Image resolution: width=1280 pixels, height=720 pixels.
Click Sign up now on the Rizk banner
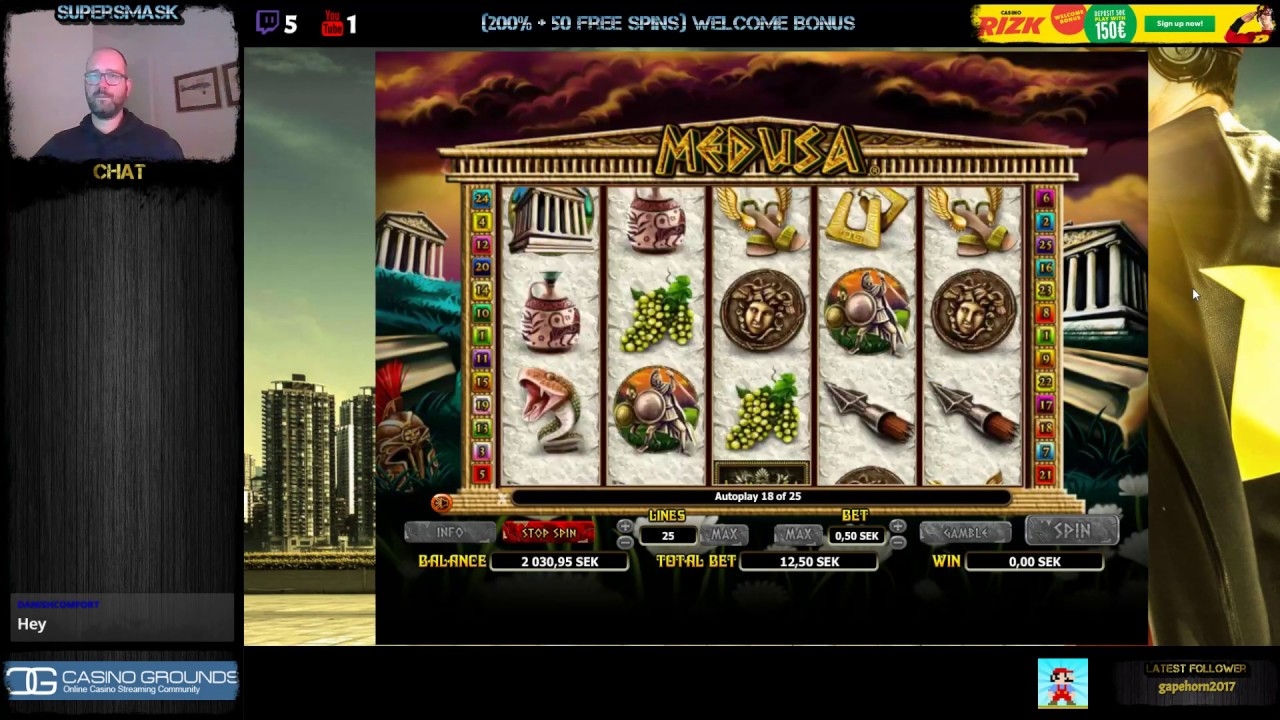(x=1179, y=22)
